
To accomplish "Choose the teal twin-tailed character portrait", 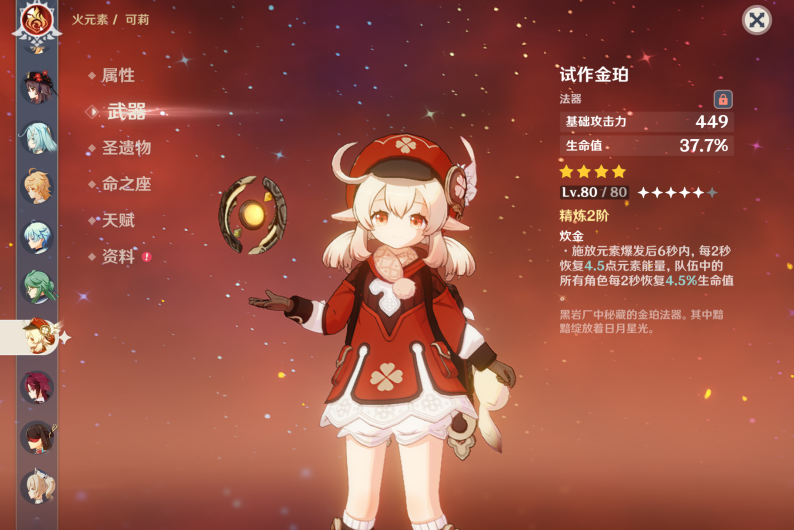I will tap(38, 137).
